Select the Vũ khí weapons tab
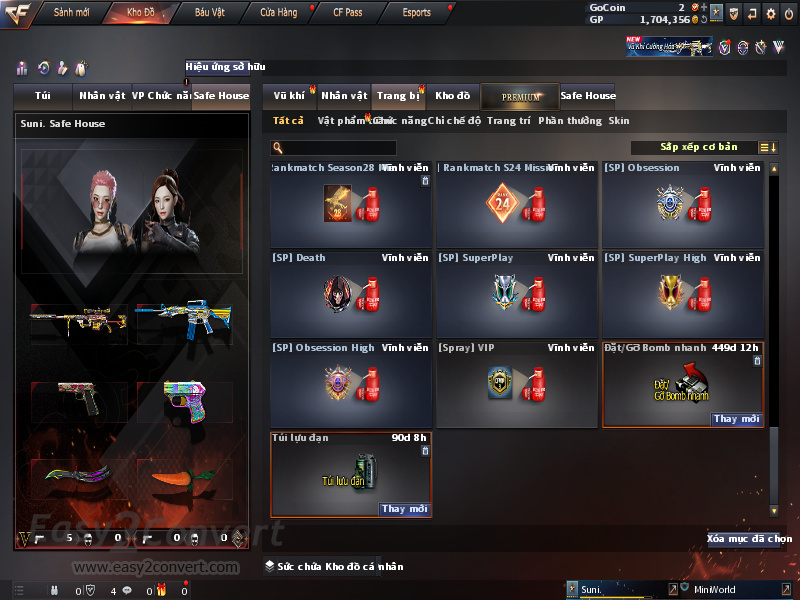This screenshot has height=600, width=800. click(290, 96)
